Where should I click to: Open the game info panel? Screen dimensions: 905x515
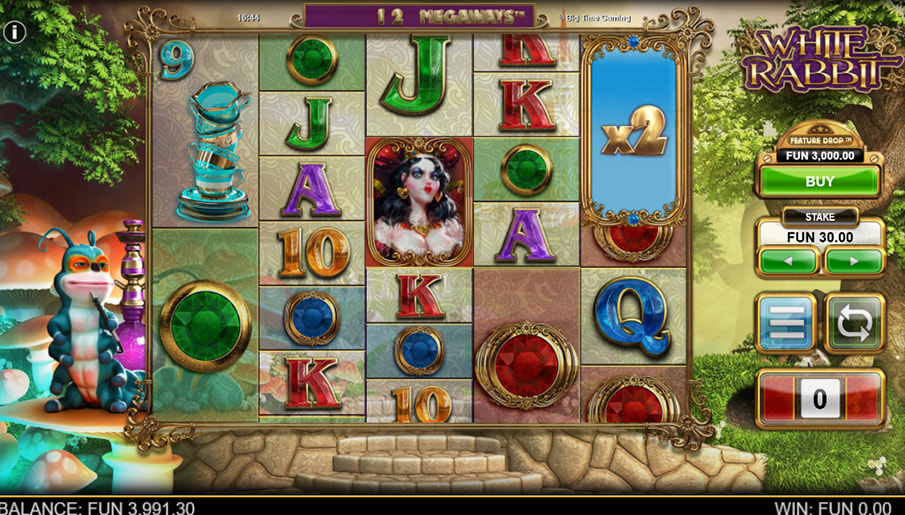14,32
